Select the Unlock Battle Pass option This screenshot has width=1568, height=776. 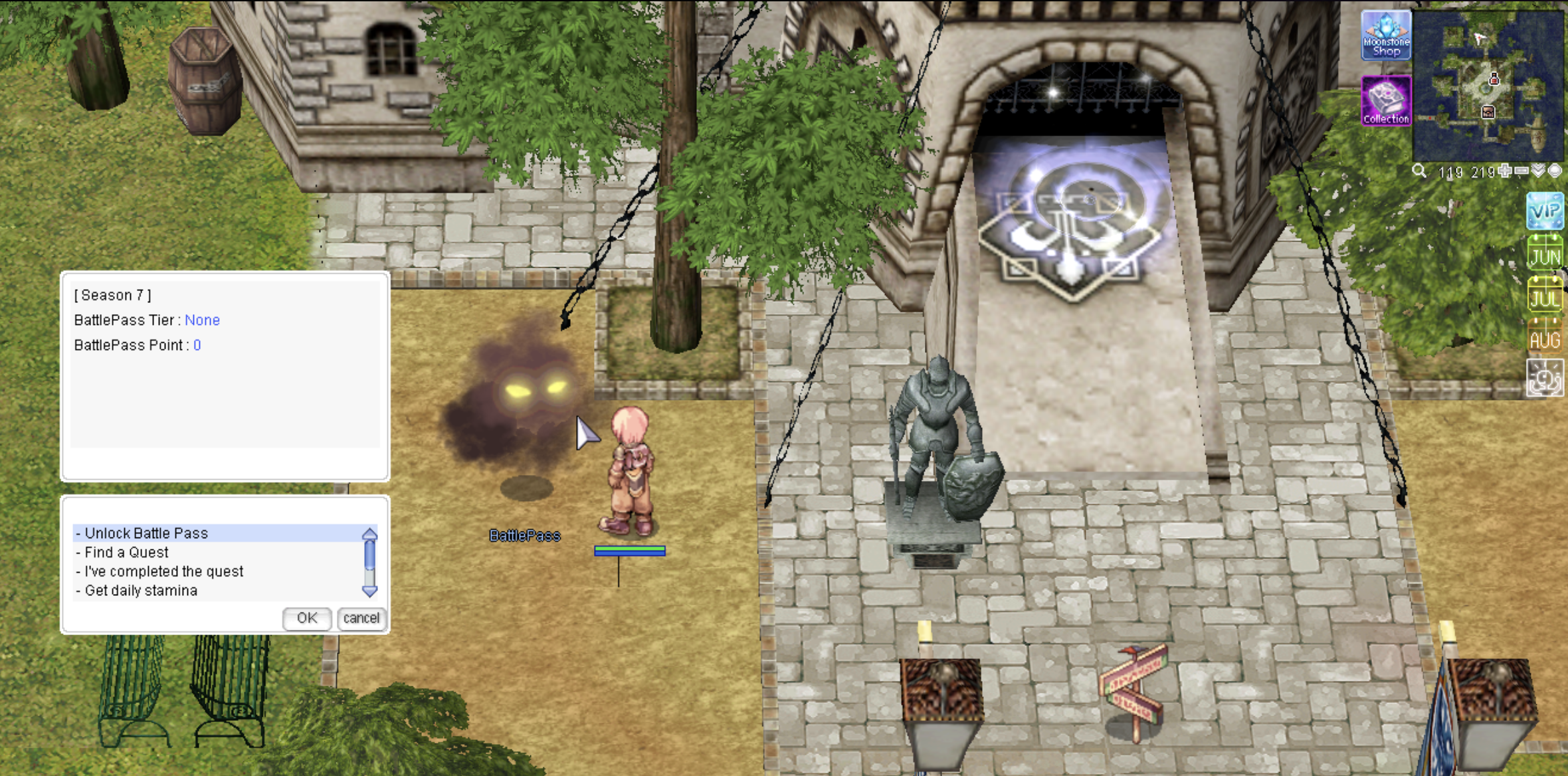tap(146, 533)
